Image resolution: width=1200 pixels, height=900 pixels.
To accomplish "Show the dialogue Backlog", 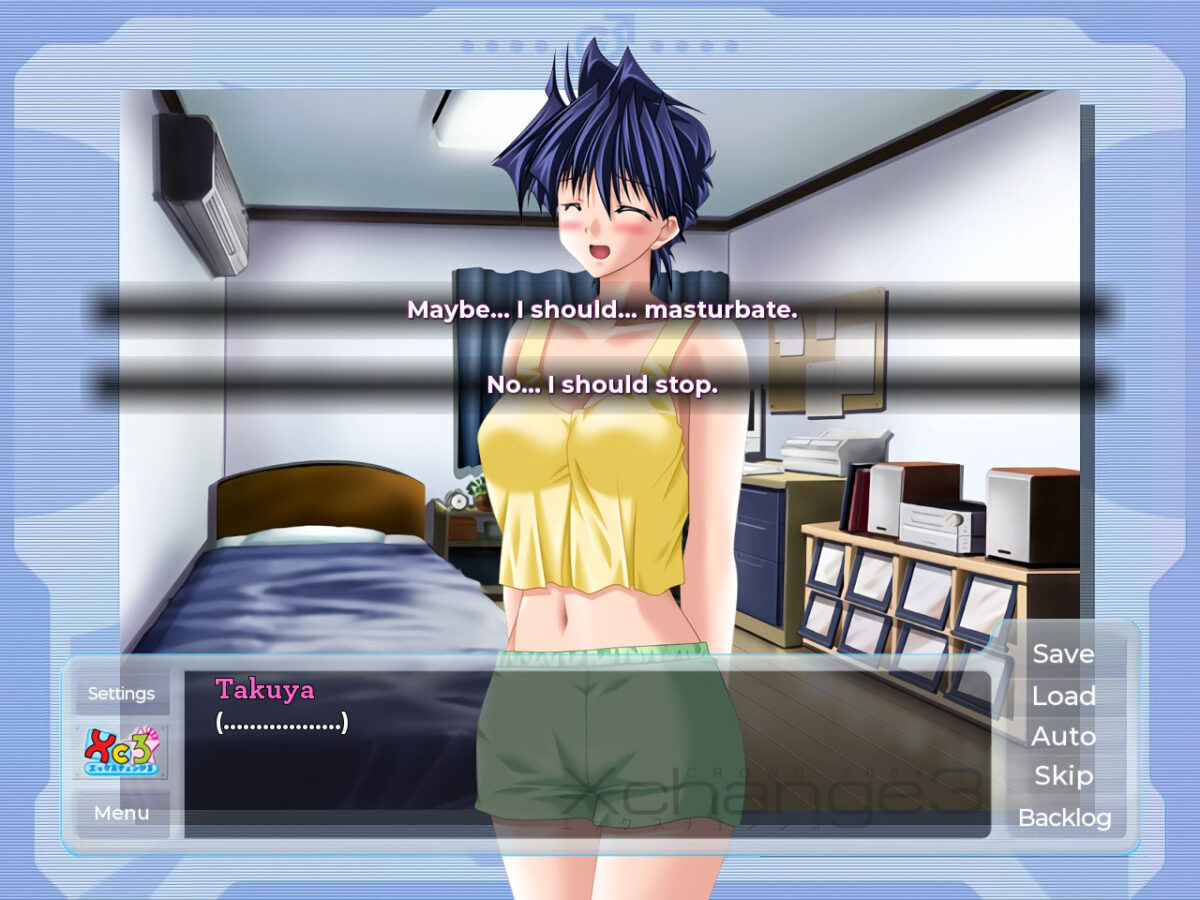I will (1064, 818).
